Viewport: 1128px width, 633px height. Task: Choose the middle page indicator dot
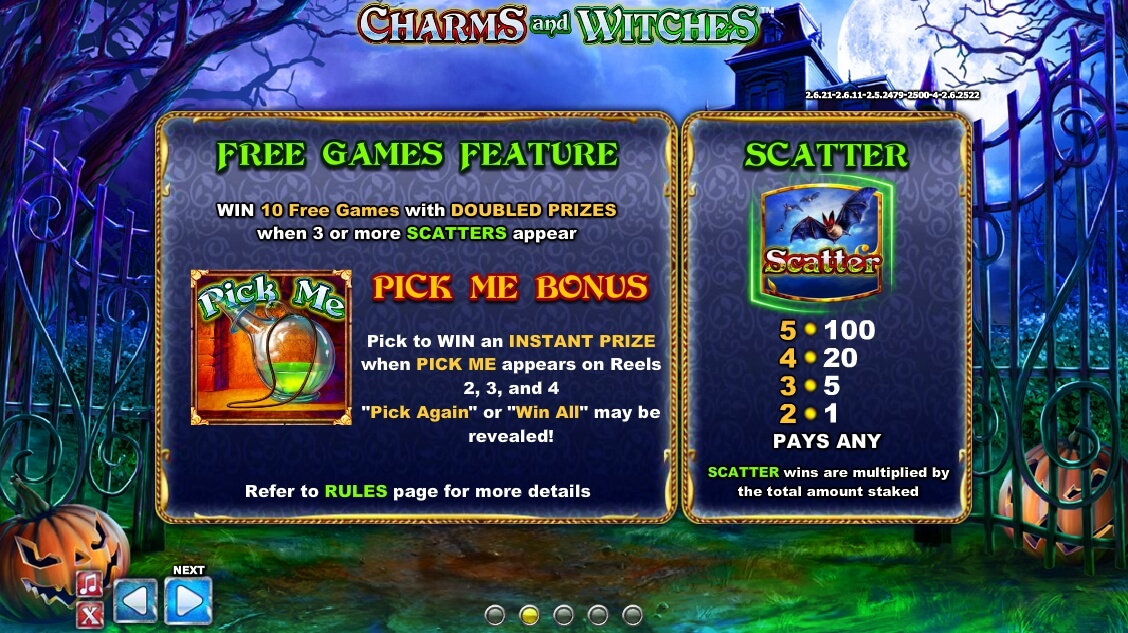pyautogui.click(x=563, y=614)
